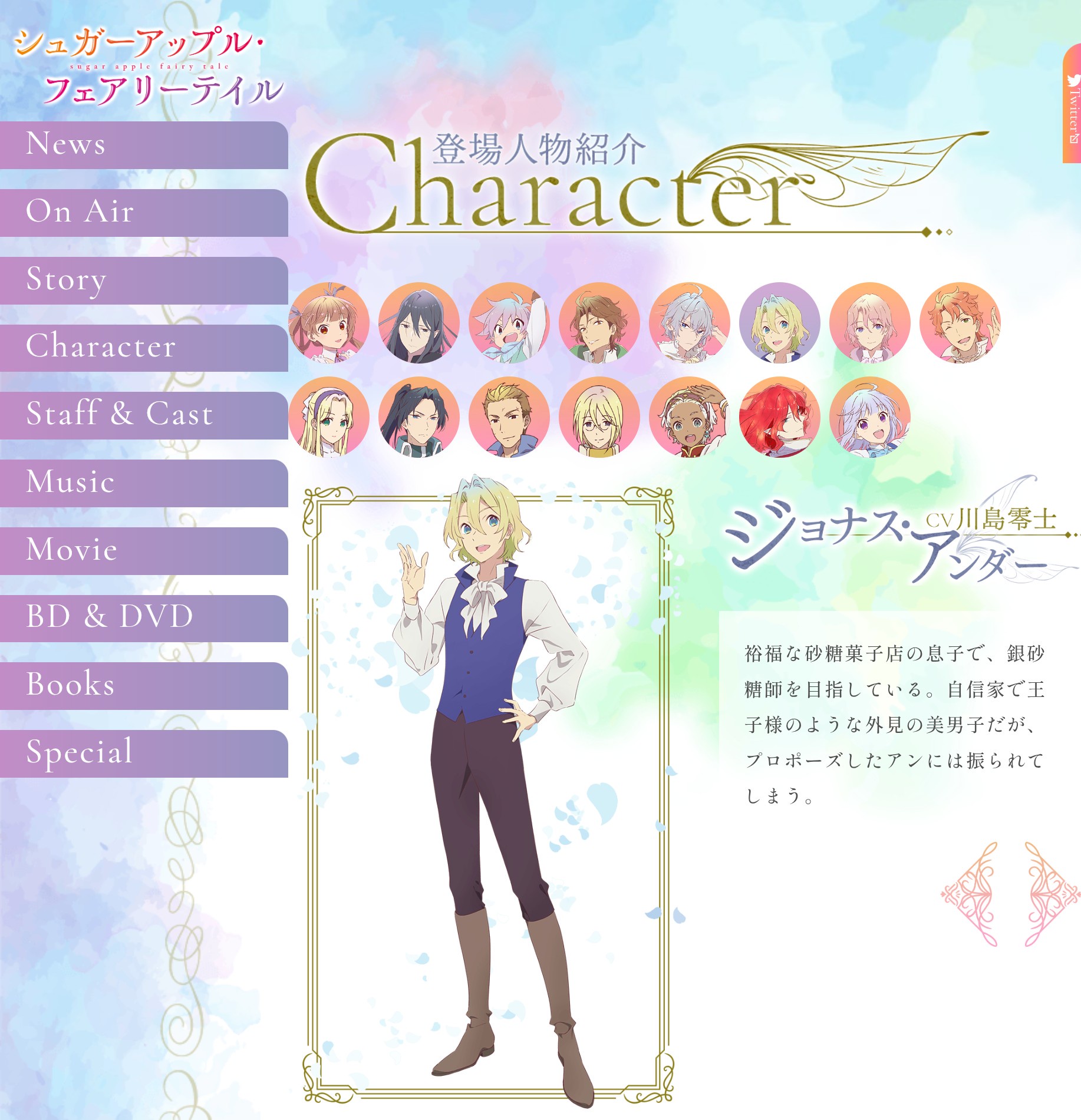The image size is (1081, 1120).
Task: Choose the Music menu entry
Action: (144, 483)
